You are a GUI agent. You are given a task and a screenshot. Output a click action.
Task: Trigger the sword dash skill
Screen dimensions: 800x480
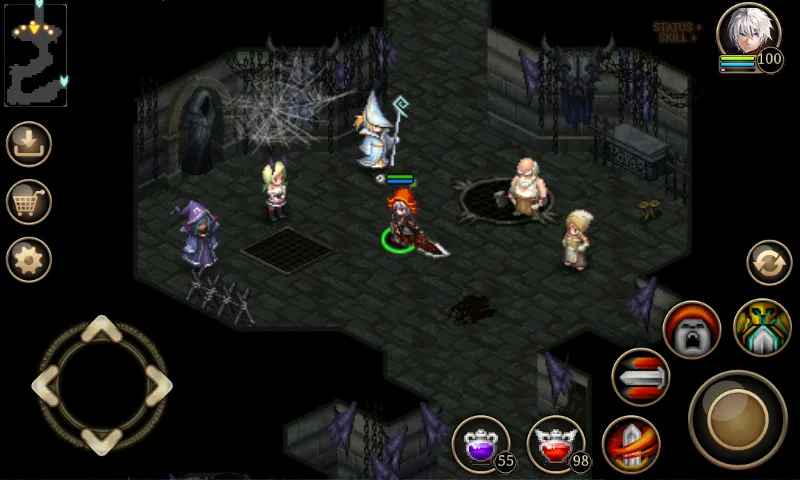click(641, 377)
